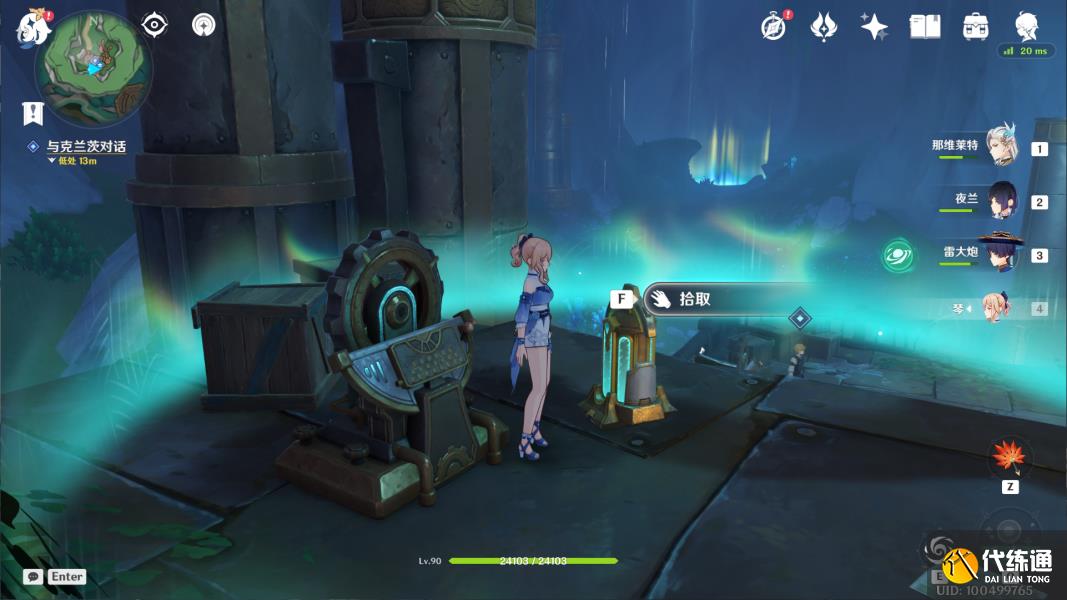This screenshot has width=1067, height=600.
Task: Open the four-point star wish icon
Action: (x=874, y=27)
